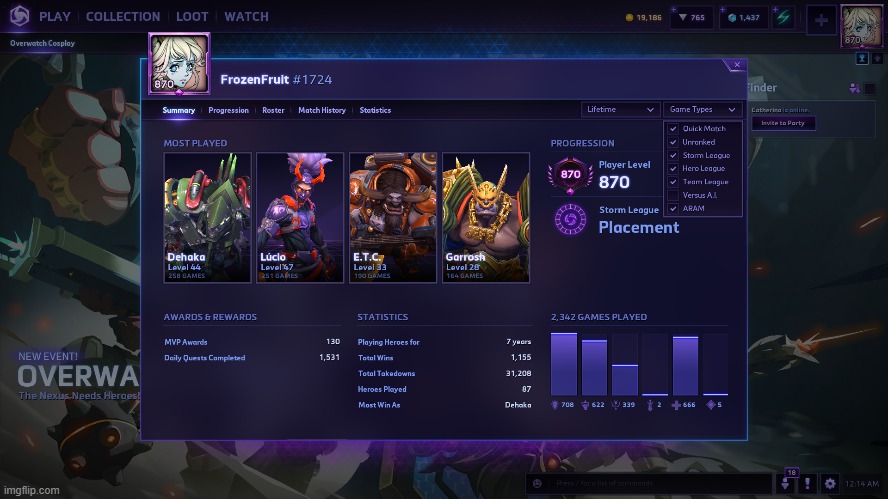888x499 pixels.
Task: Uncheck the Quick Match game type
Action: [x=673, y=129]
